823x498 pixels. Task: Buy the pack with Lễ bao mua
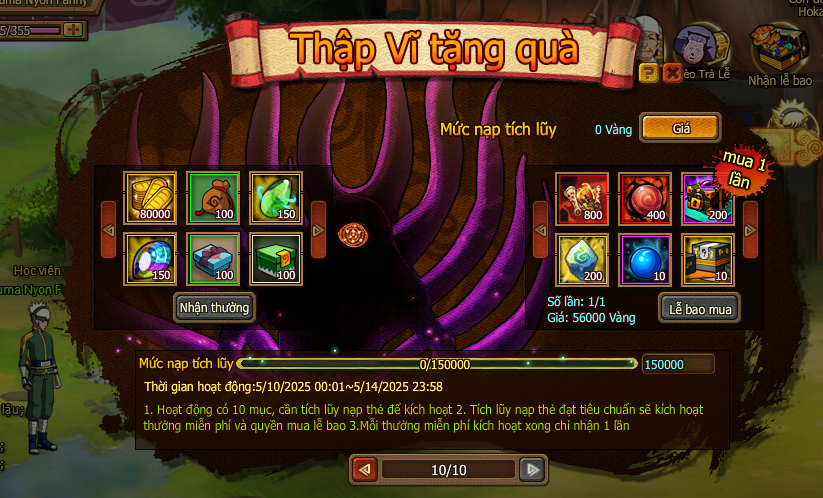coord(699,309)
